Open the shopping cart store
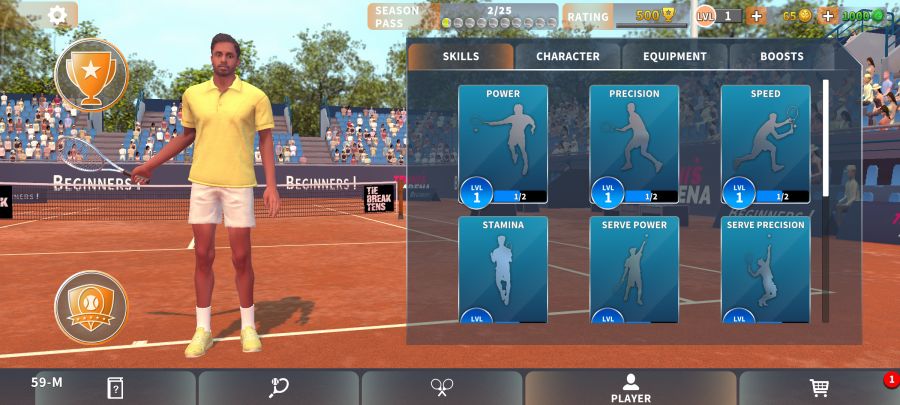 pyautogui.click(x=819, y=388)
